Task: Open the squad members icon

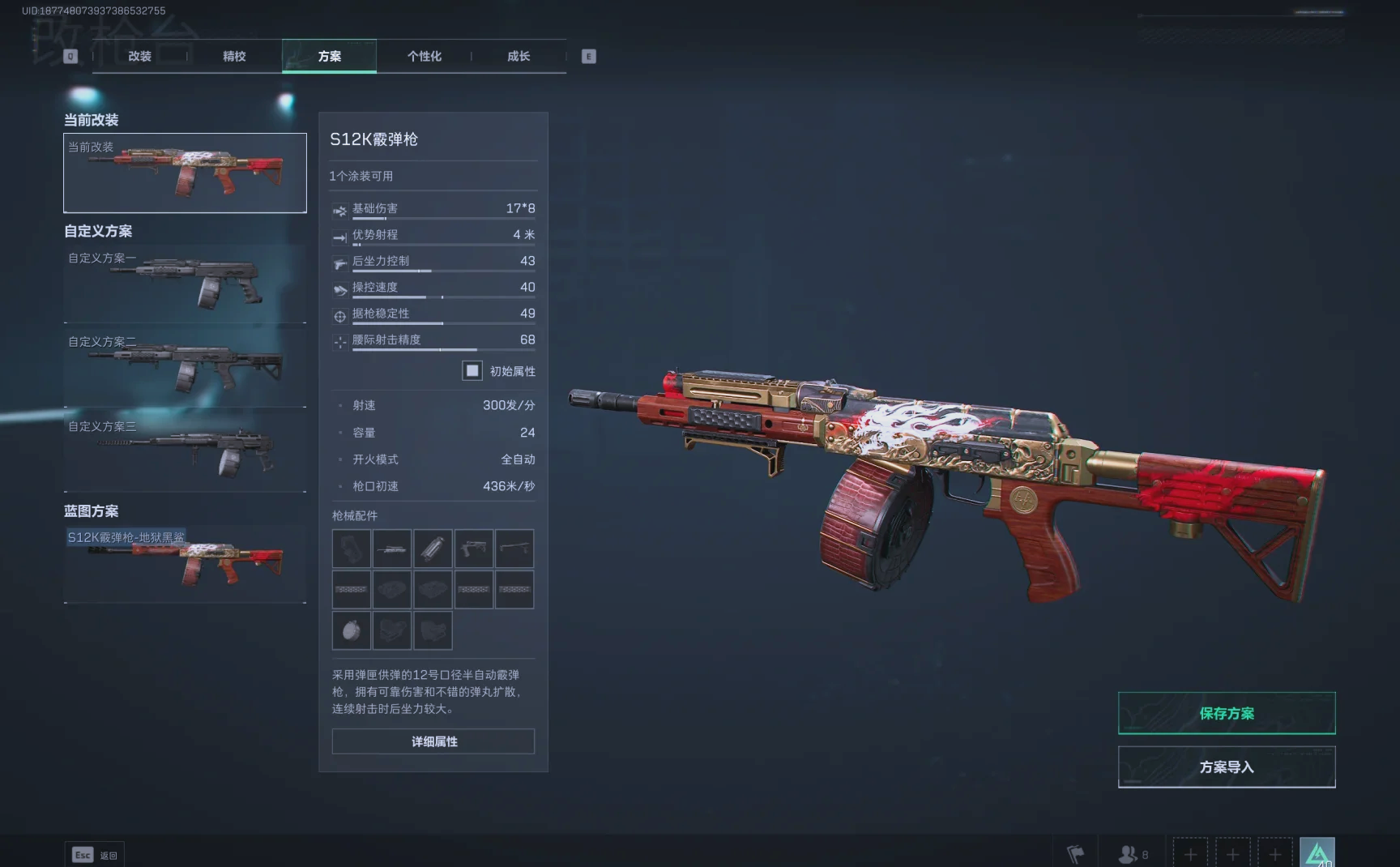Action: tap(1132, 854)
